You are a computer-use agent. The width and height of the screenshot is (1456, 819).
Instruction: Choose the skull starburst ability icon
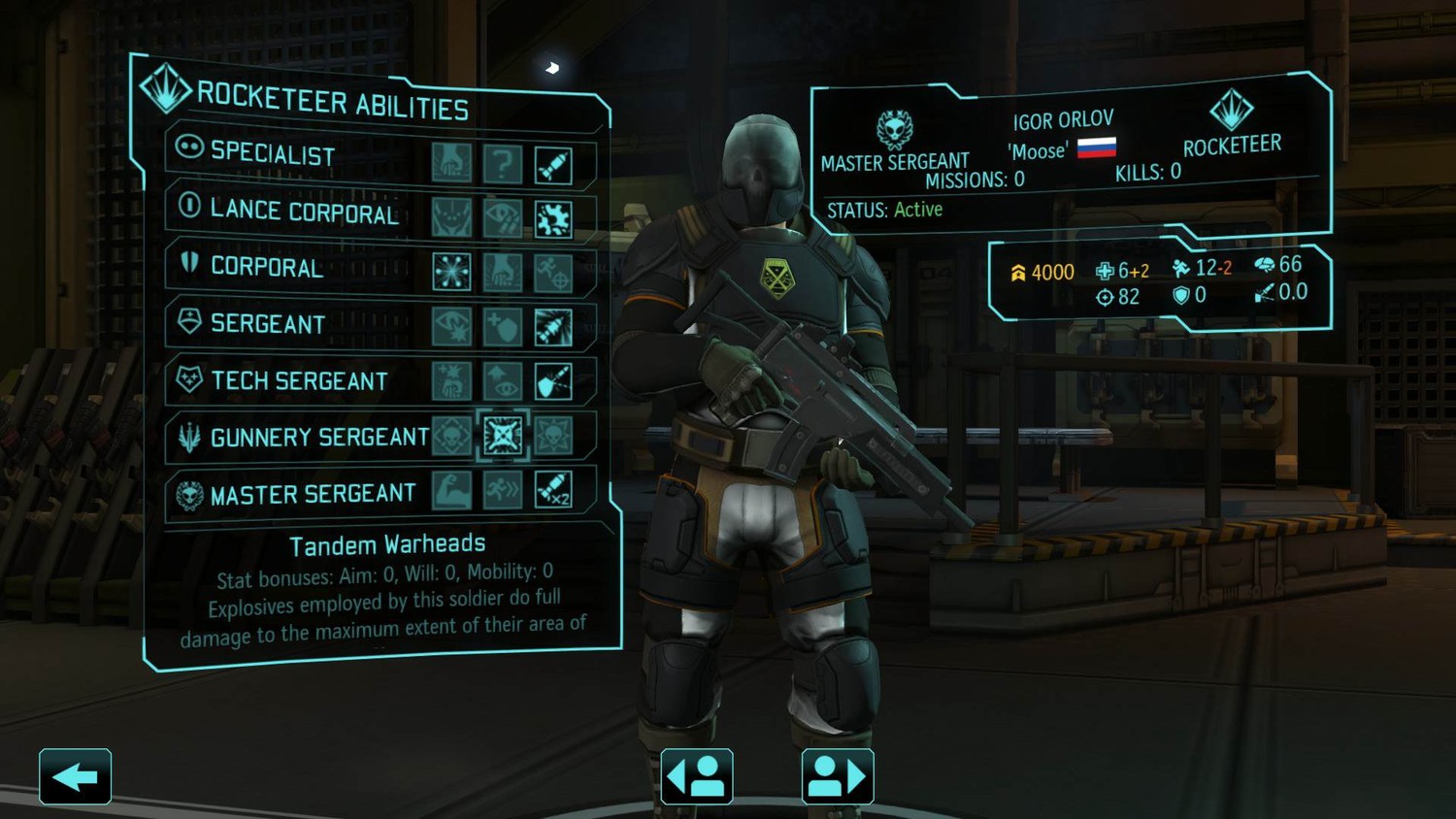(552, 437)
